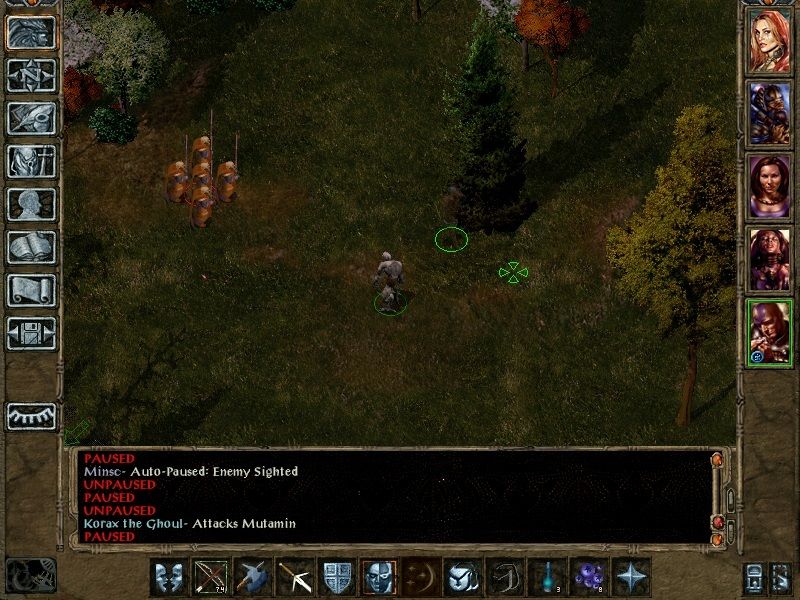Activate the twin-masks talk action

tap(168, 578)
